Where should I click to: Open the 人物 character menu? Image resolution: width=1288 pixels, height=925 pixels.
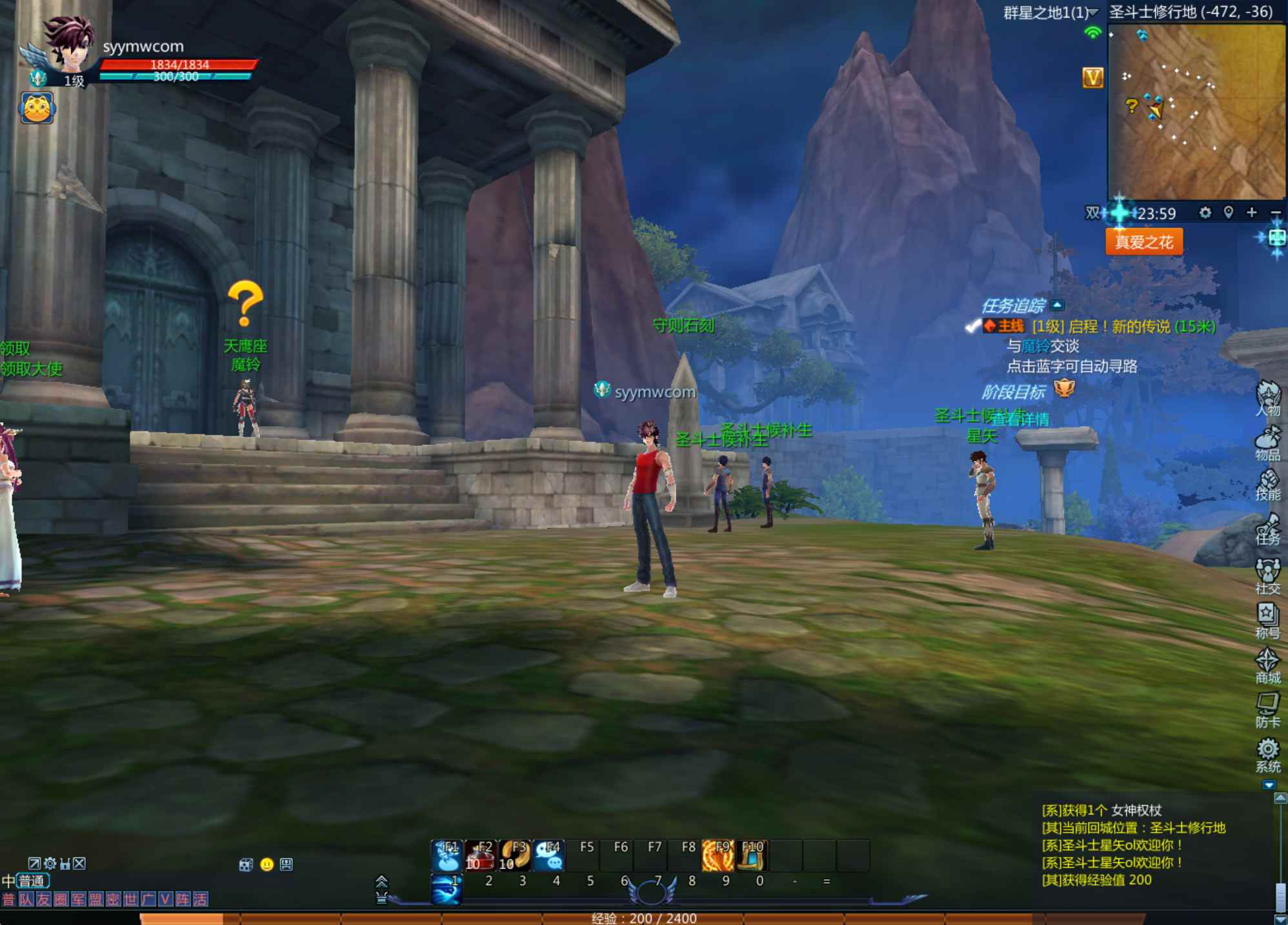(x=1267, y=397)
